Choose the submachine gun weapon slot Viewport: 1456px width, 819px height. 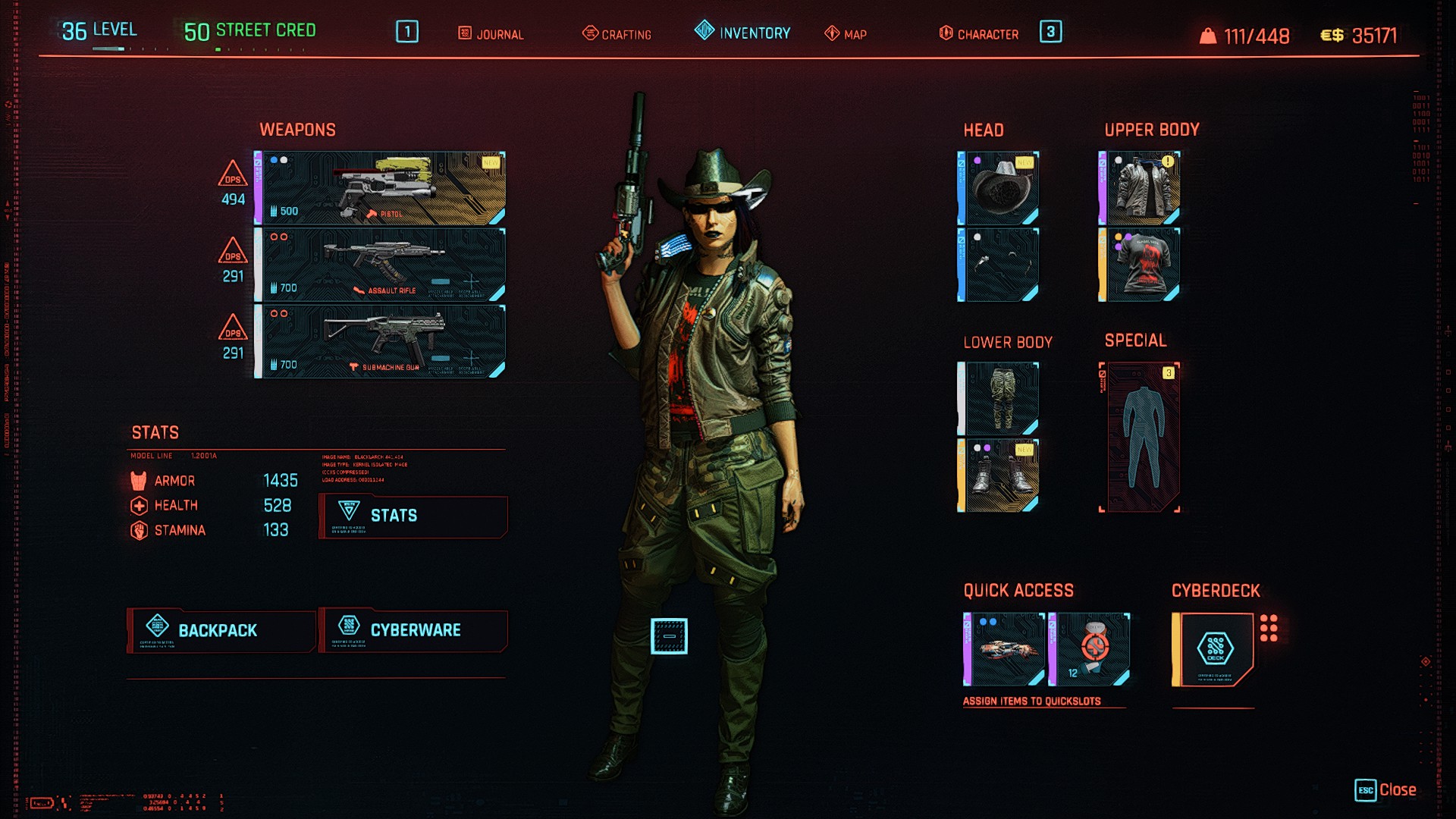[x=381, y=341]
